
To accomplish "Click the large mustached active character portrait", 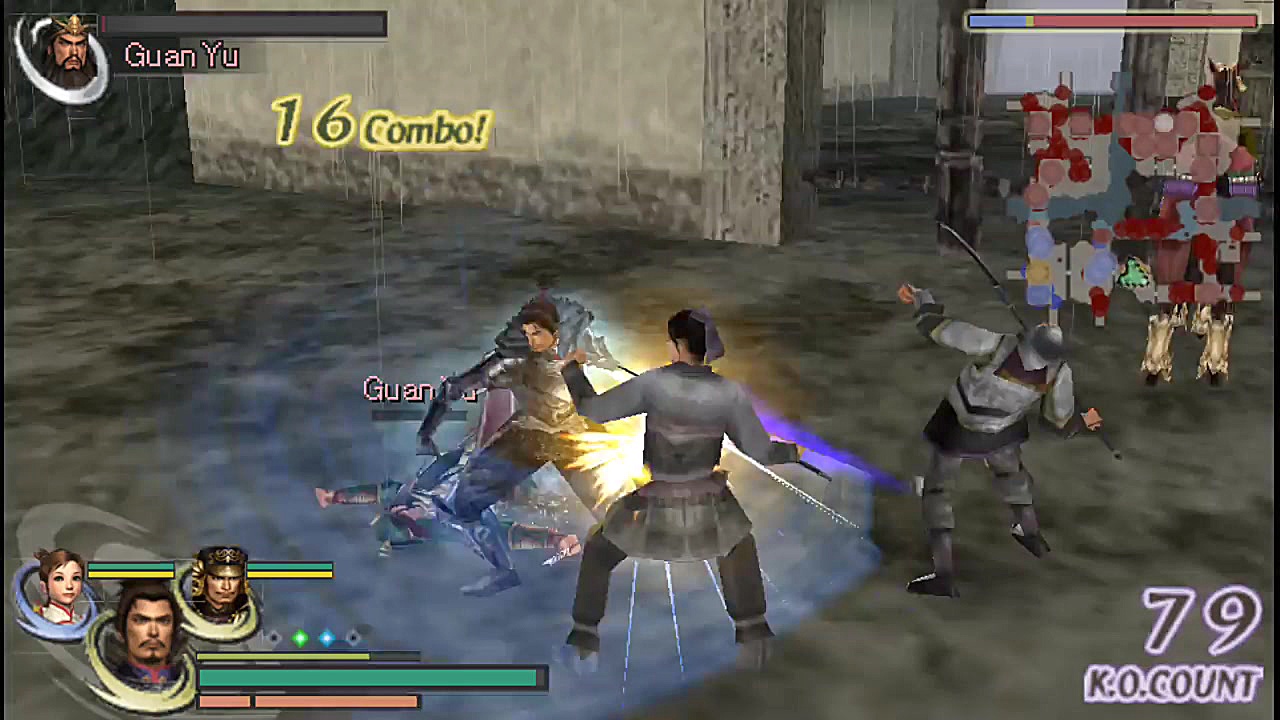I will point(146,639).
